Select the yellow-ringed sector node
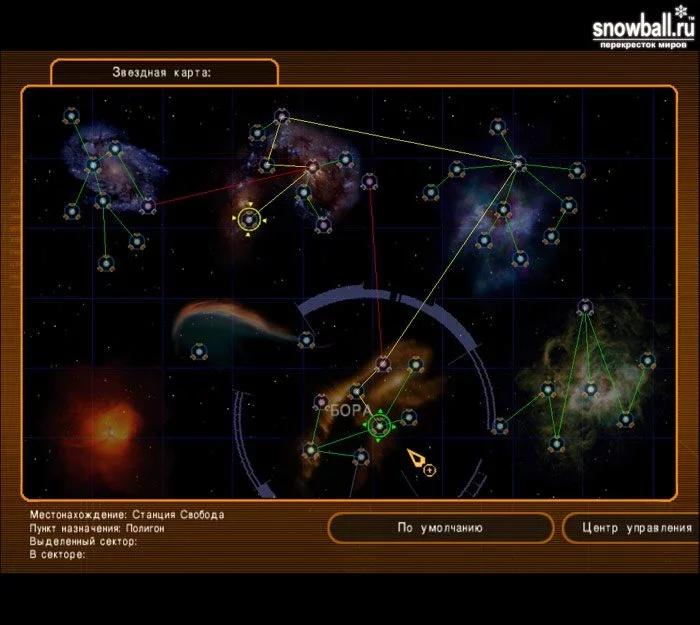700x625 pixels. click(249, 218)
